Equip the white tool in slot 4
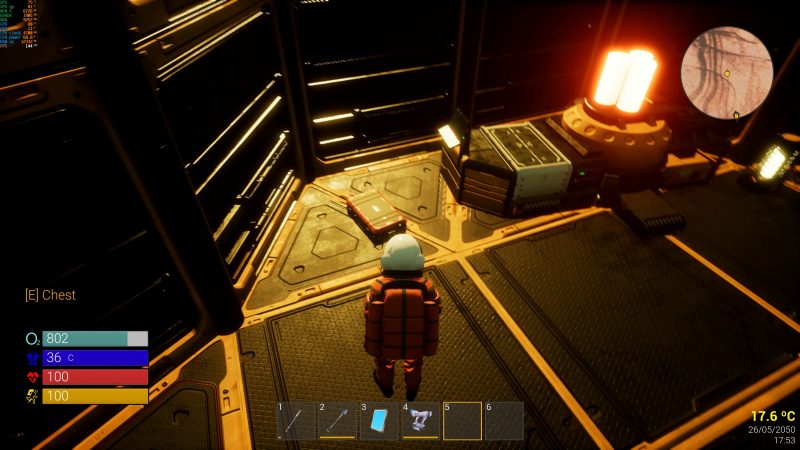 click(x=421, y=421)
